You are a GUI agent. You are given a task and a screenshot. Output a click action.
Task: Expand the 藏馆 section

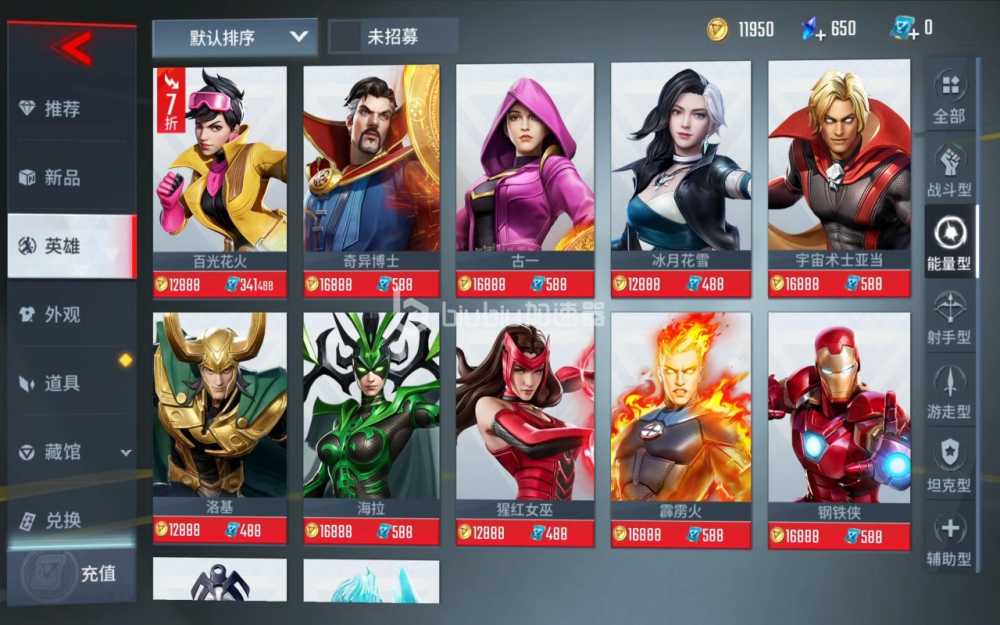coord(72,452)
